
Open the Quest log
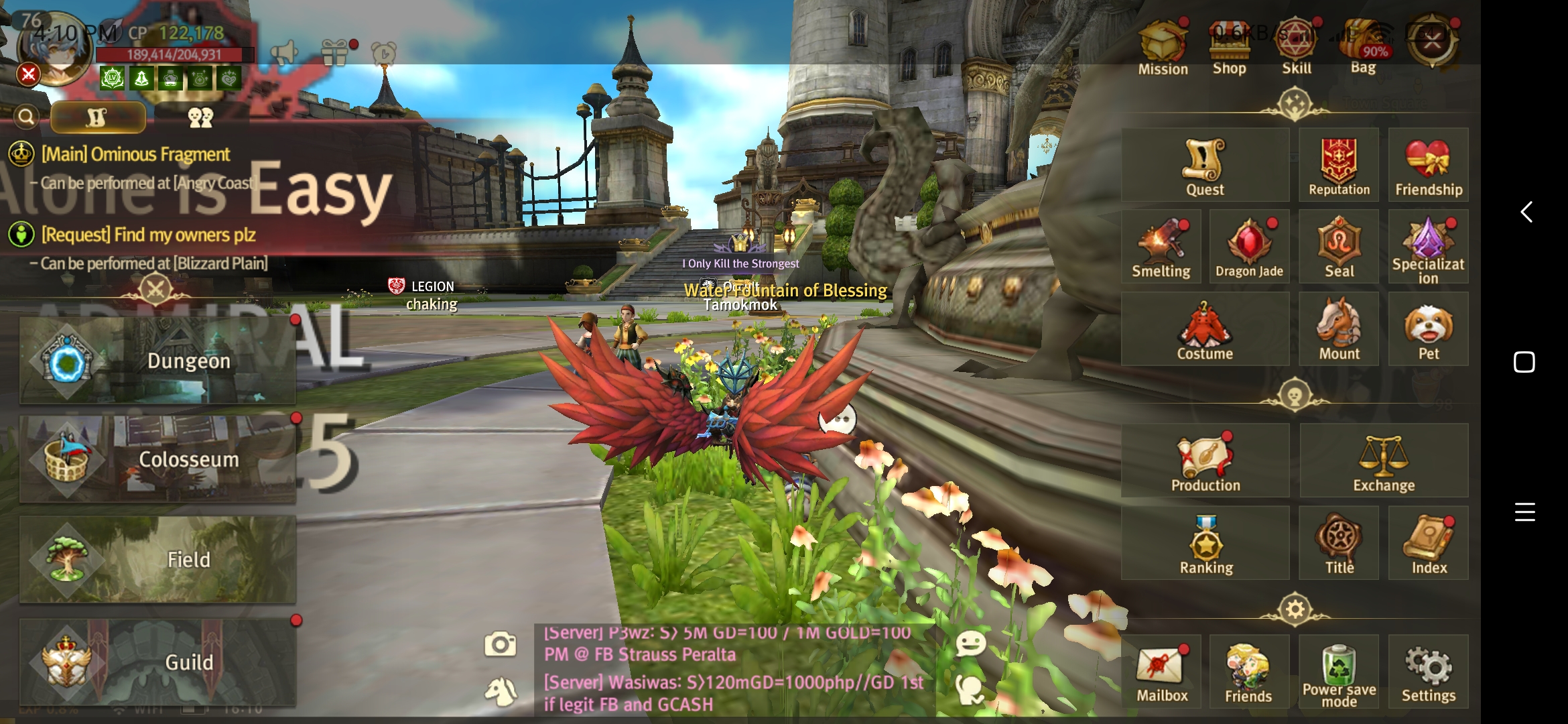coord(1205,166)
